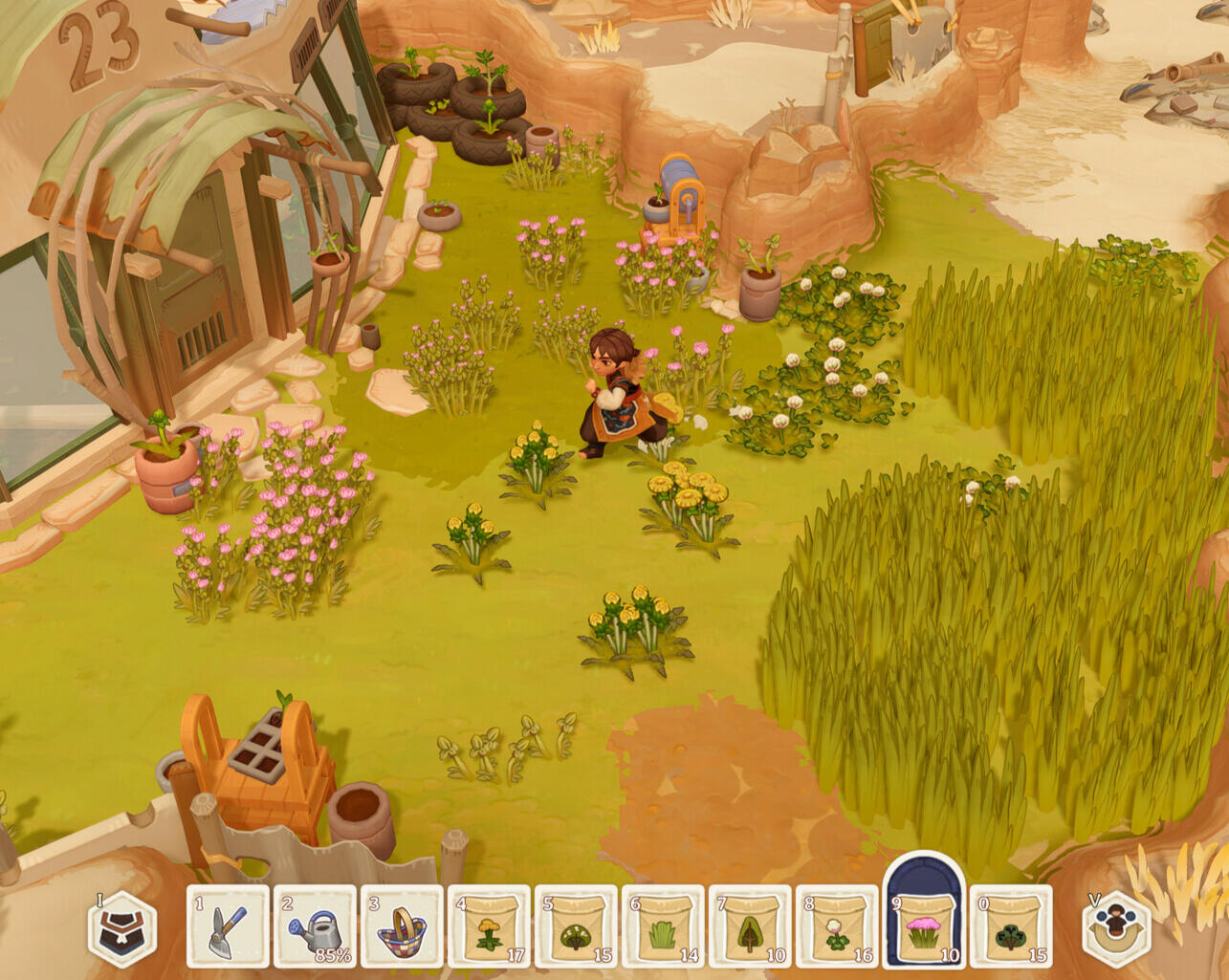The image size is (1229, 980).
Task: Choose the woven basket slot
Action: click(x=402, y=927)
